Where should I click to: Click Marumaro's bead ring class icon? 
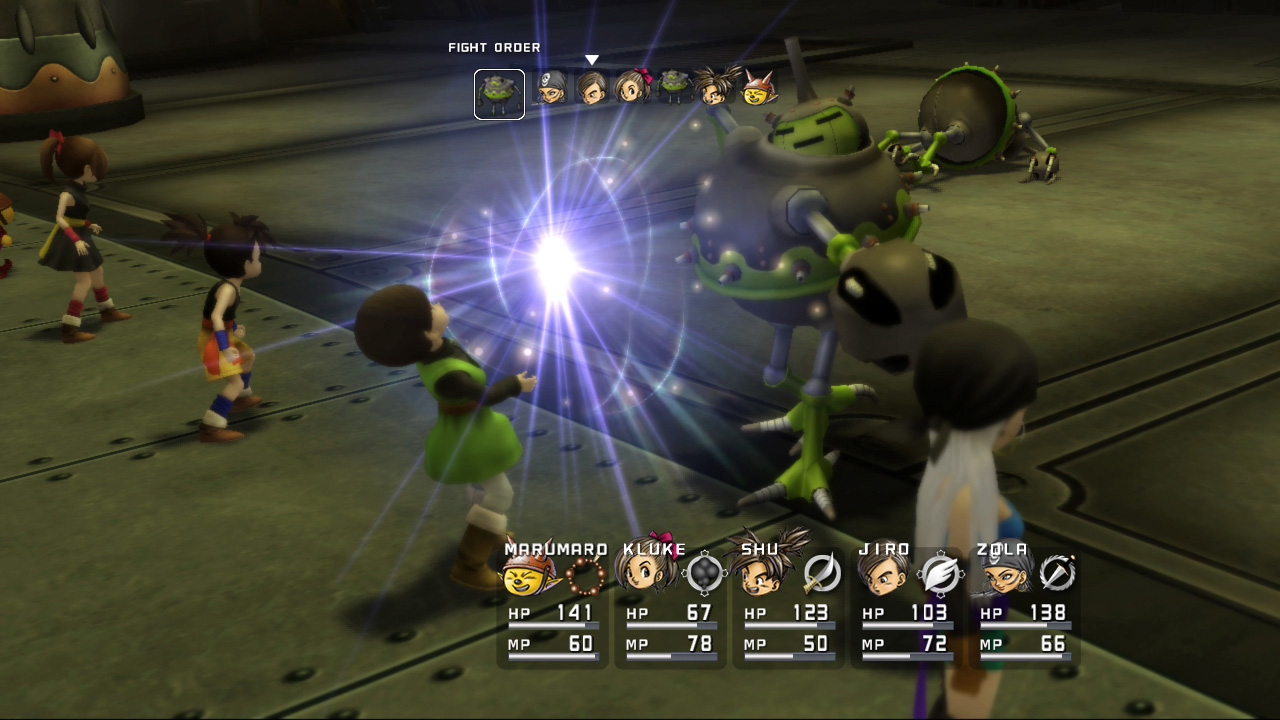pyautogui.click(x=585, y=575)
